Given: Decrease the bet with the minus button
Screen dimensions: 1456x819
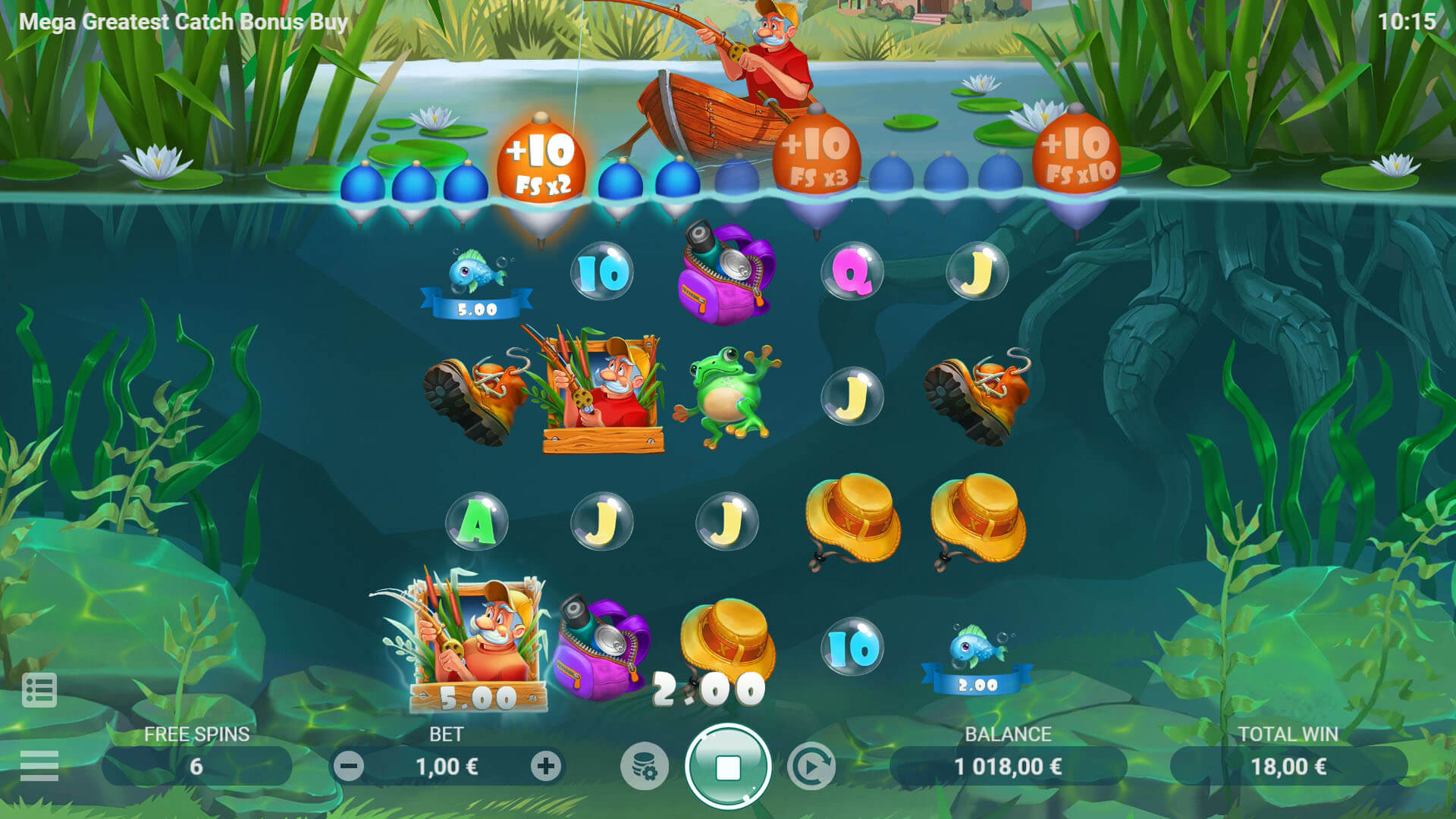Looking at the screenshot, I should click(349, 767).
